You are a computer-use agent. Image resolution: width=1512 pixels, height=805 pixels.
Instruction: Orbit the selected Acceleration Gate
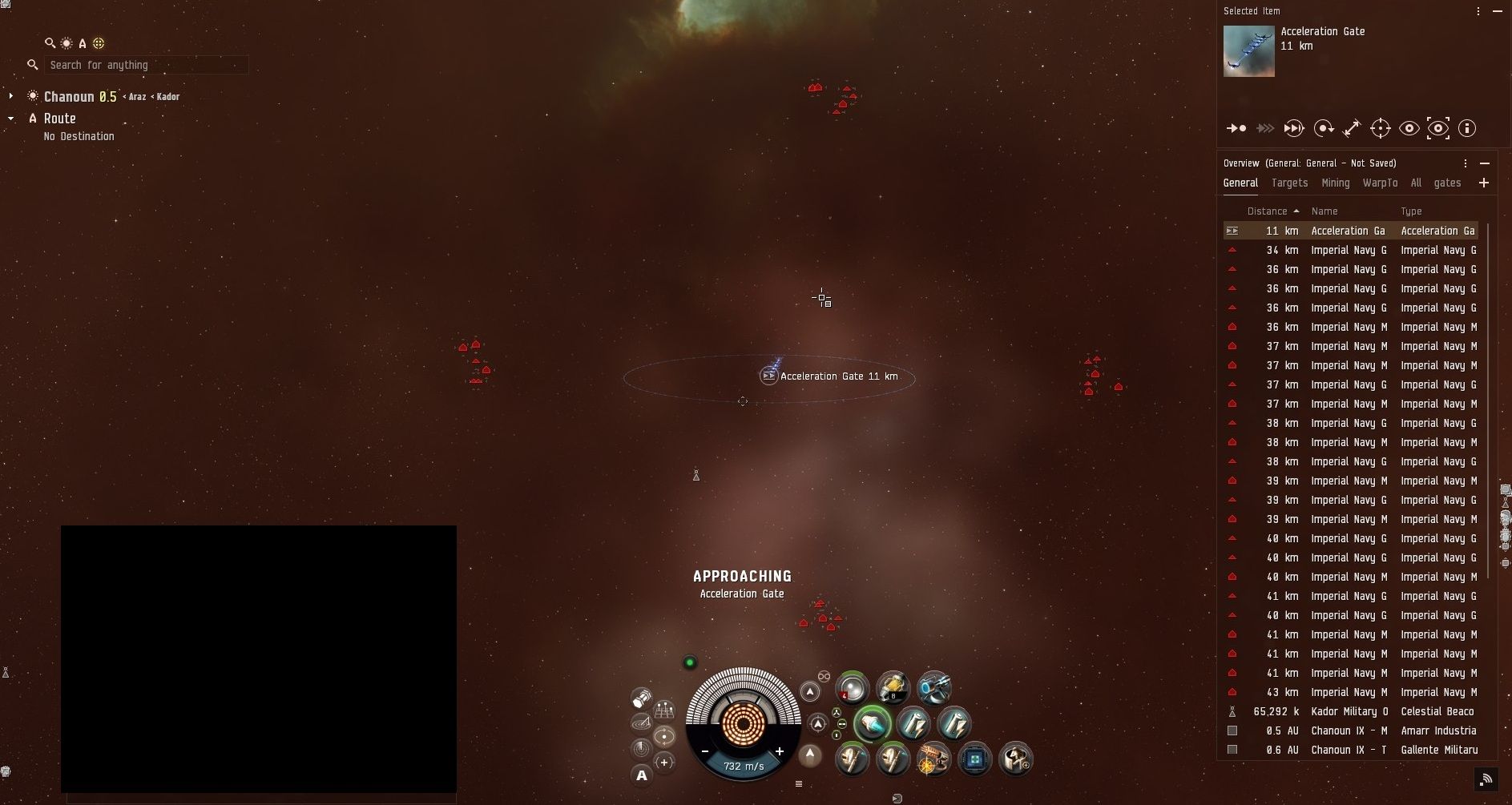click(1323, 128)
